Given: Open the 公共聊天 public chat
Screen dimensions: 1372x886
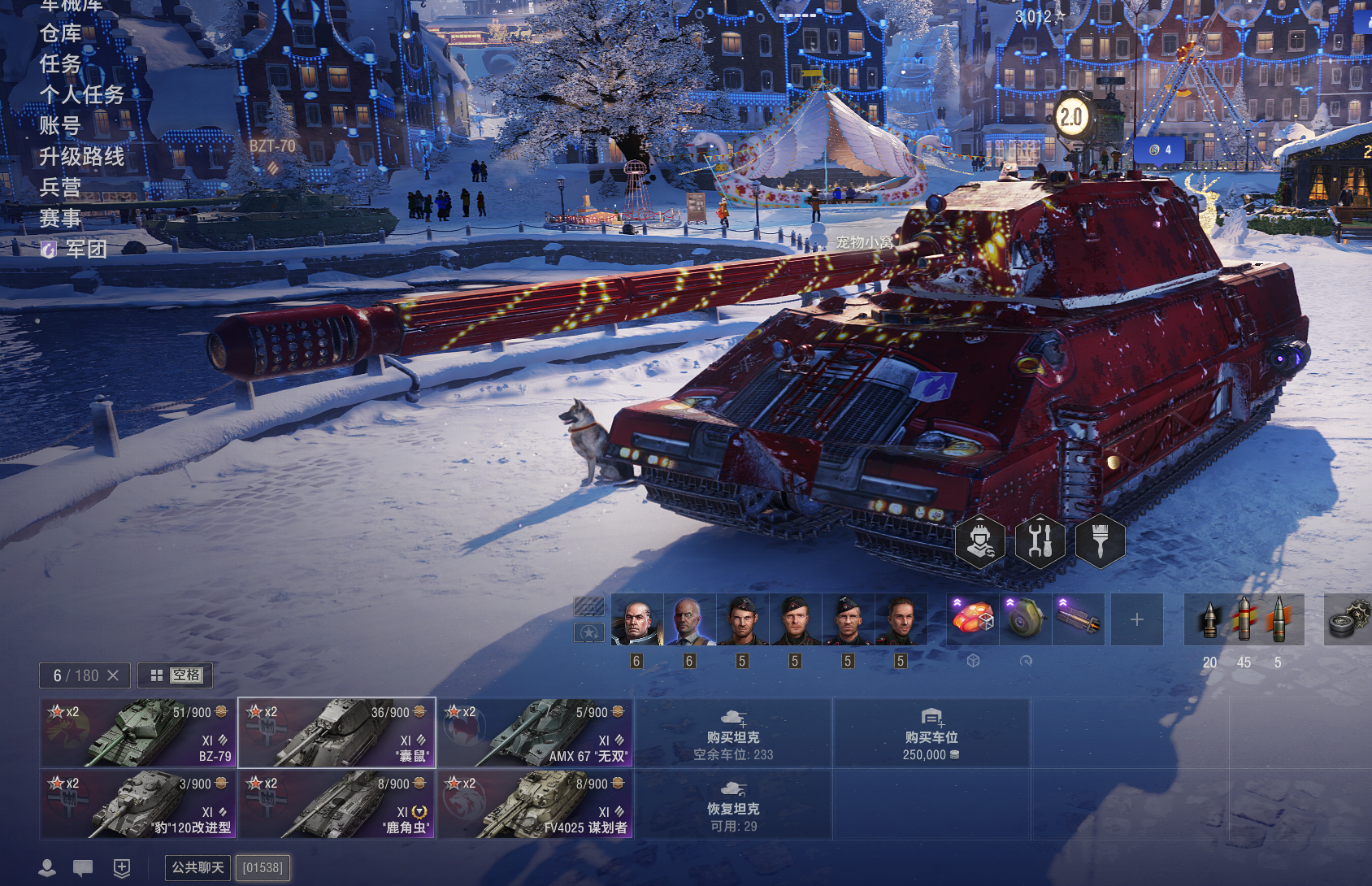Looking at the screenshot, I should pos(198,867).
